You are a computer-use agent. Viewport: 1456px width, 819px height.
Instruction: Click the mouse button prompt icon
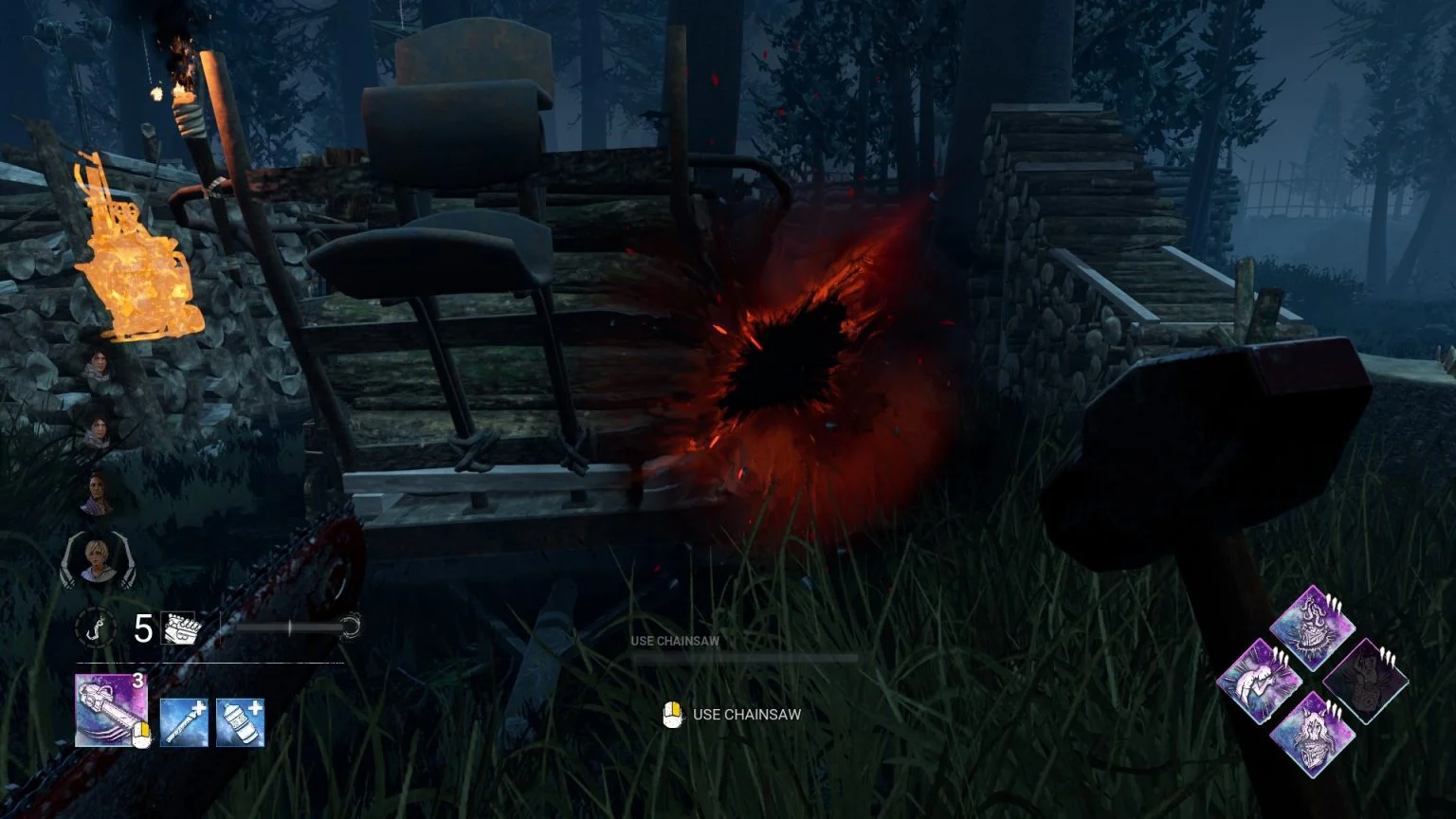pos(675,715)
